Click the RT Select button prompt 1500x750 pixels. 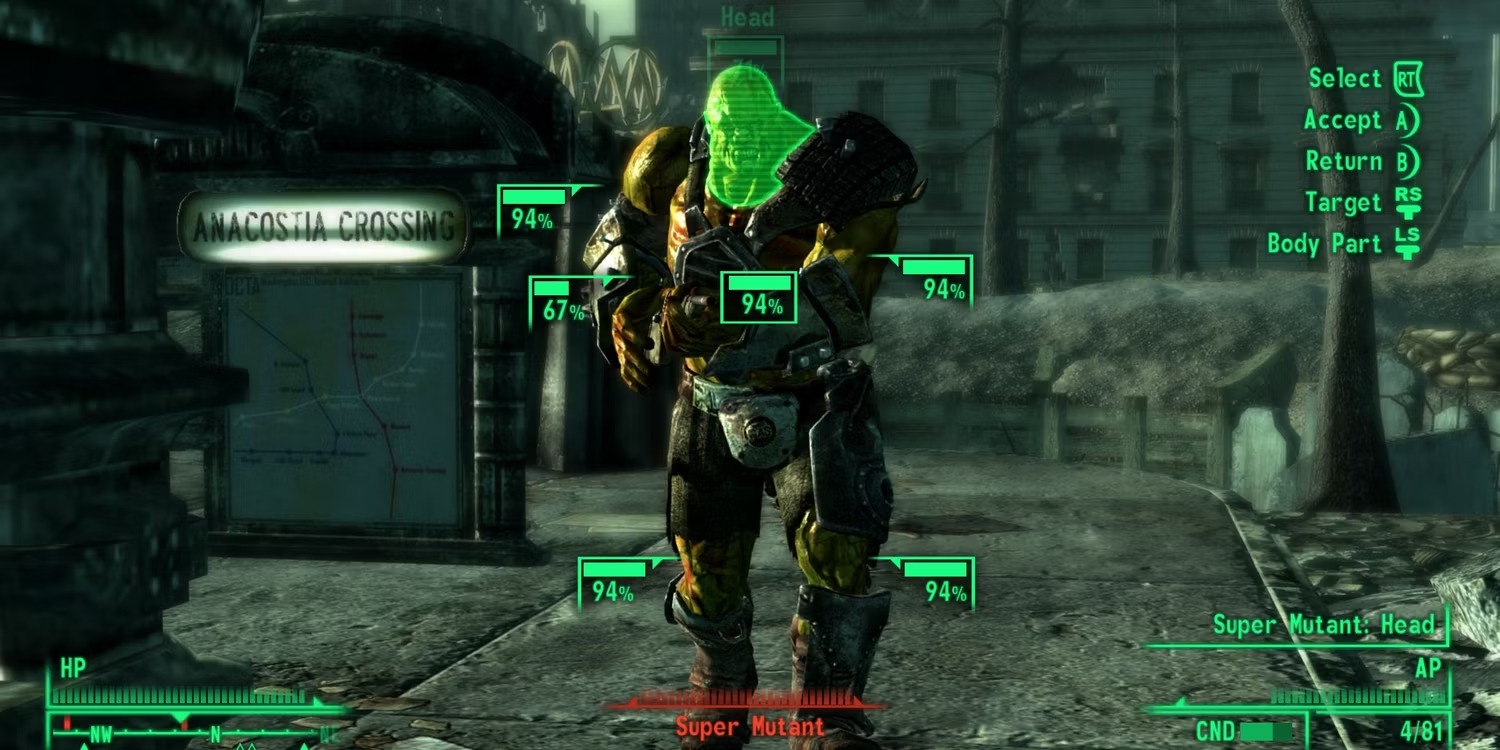click(x=1362, y=78)
